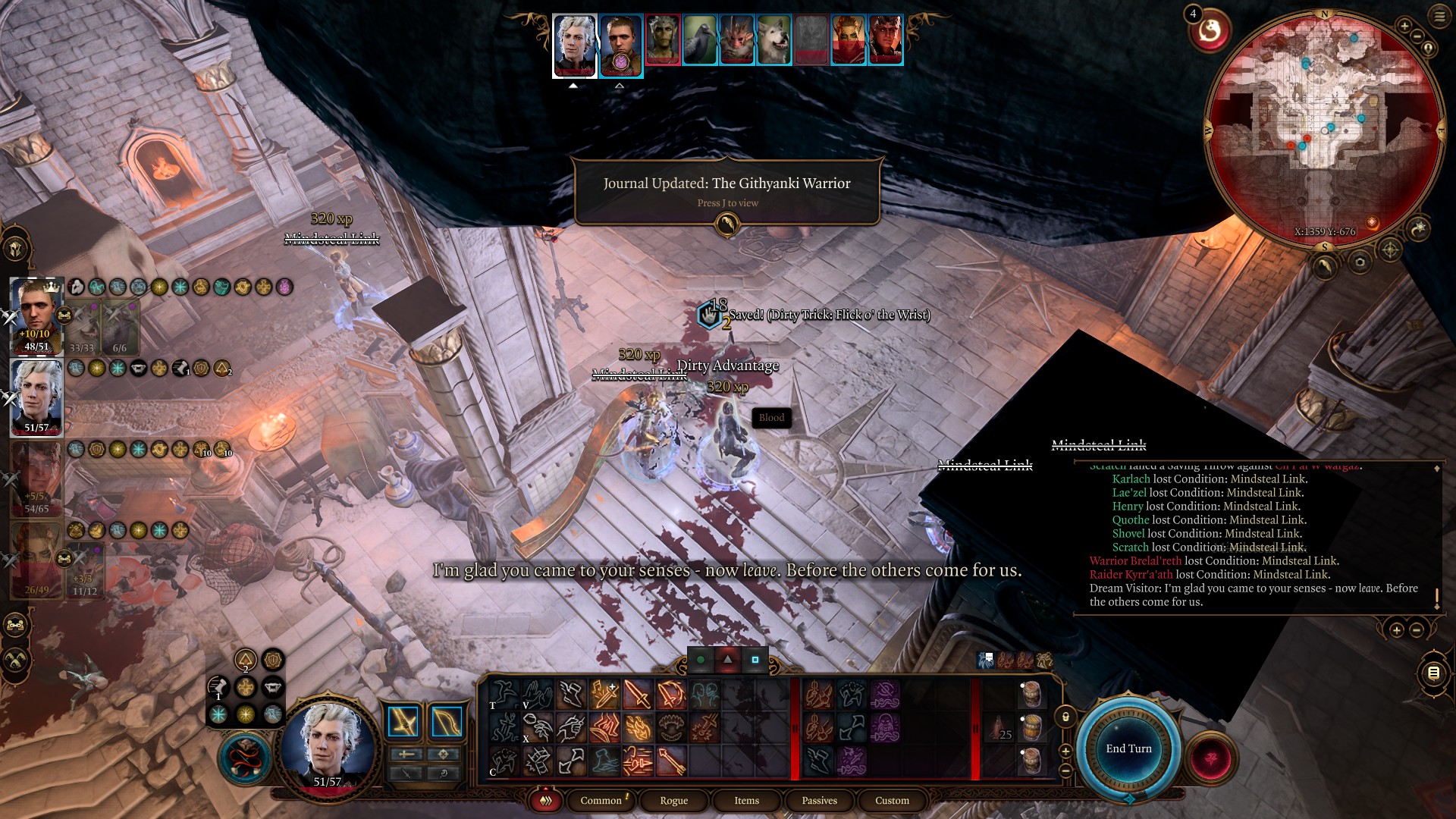This screenshot has width=1456, height=819.
Task: Open the Items hotbar tab
Action: (x=746, y=800)
